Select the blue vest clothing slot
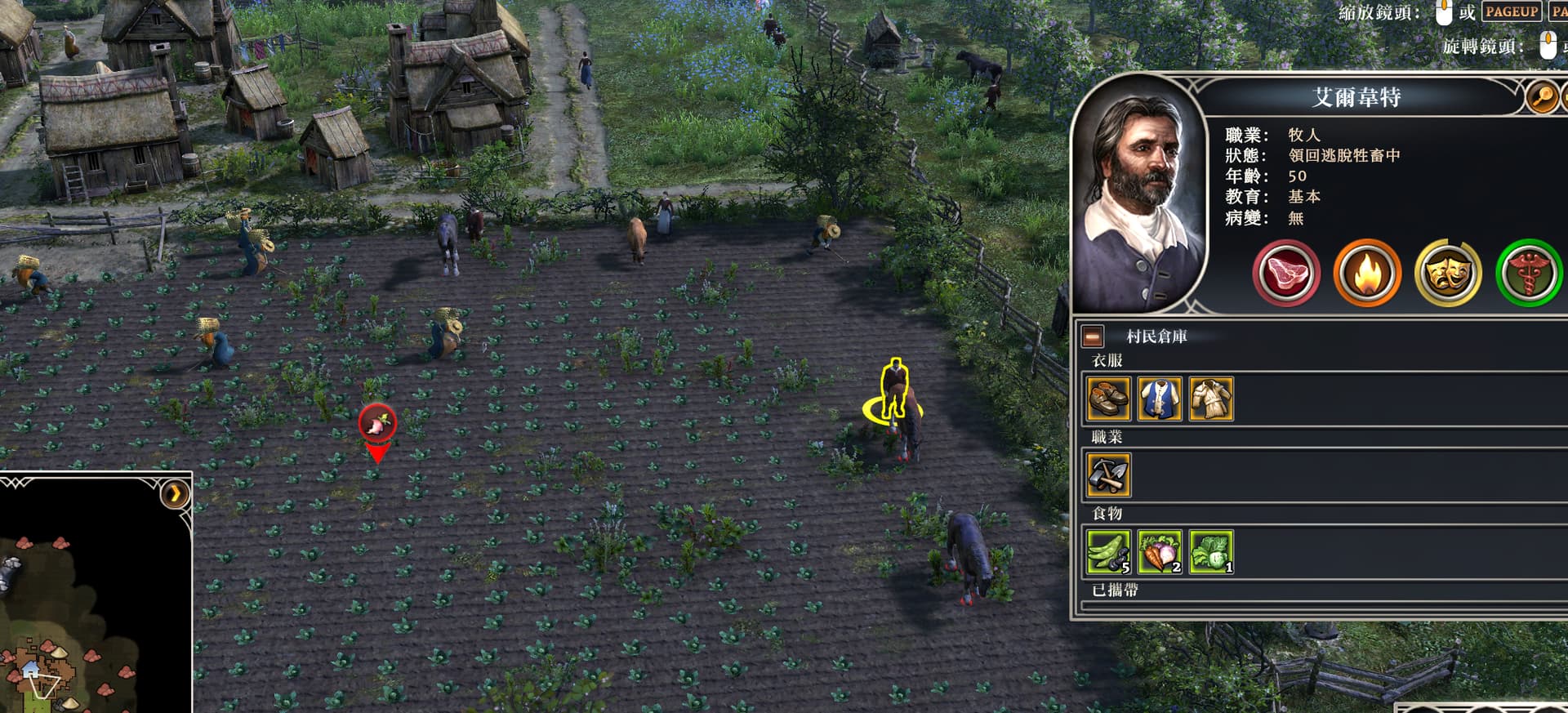The image size is (1568, 713). point(1160,399)
